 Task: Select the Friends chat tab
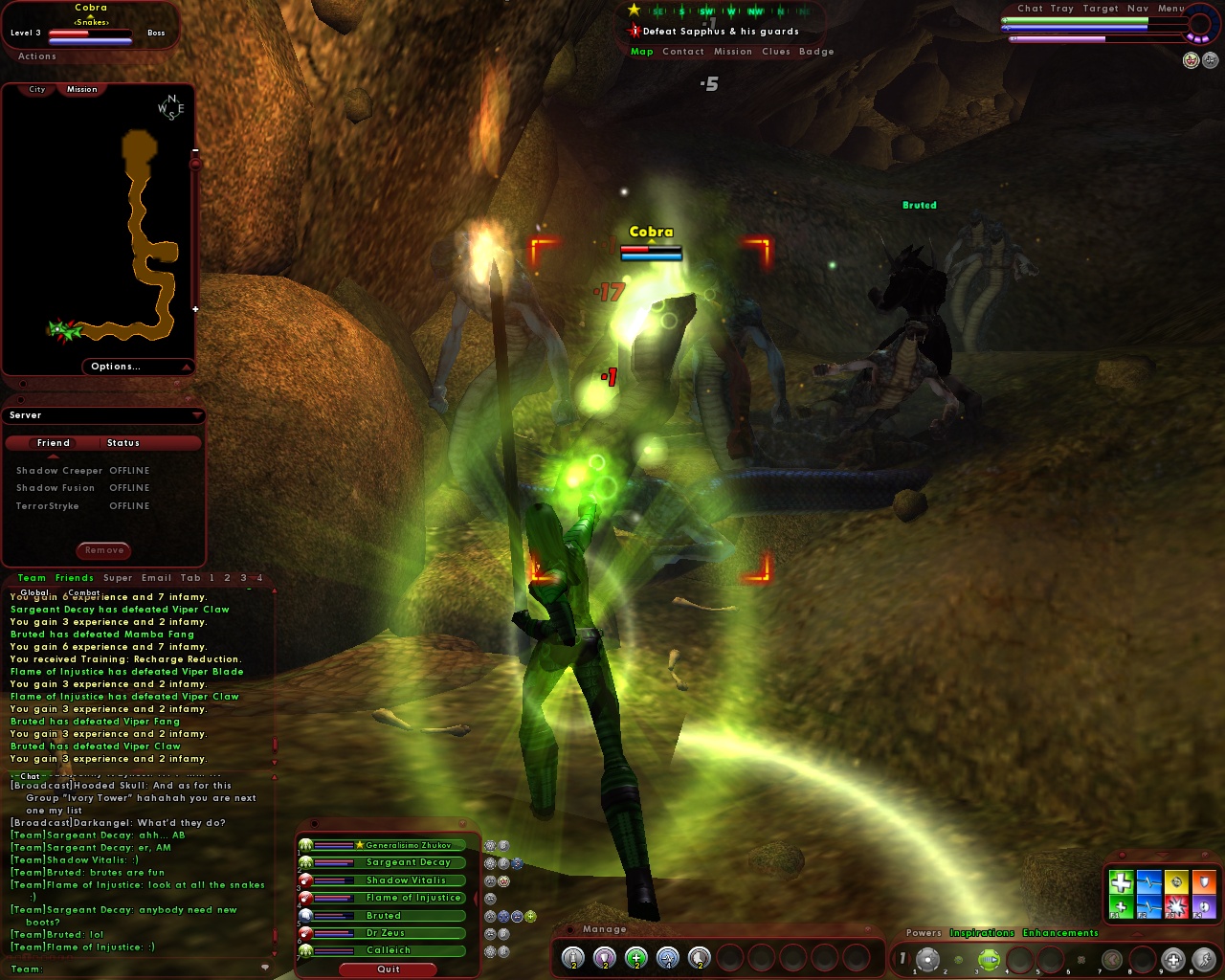click(x=73, y=577)
